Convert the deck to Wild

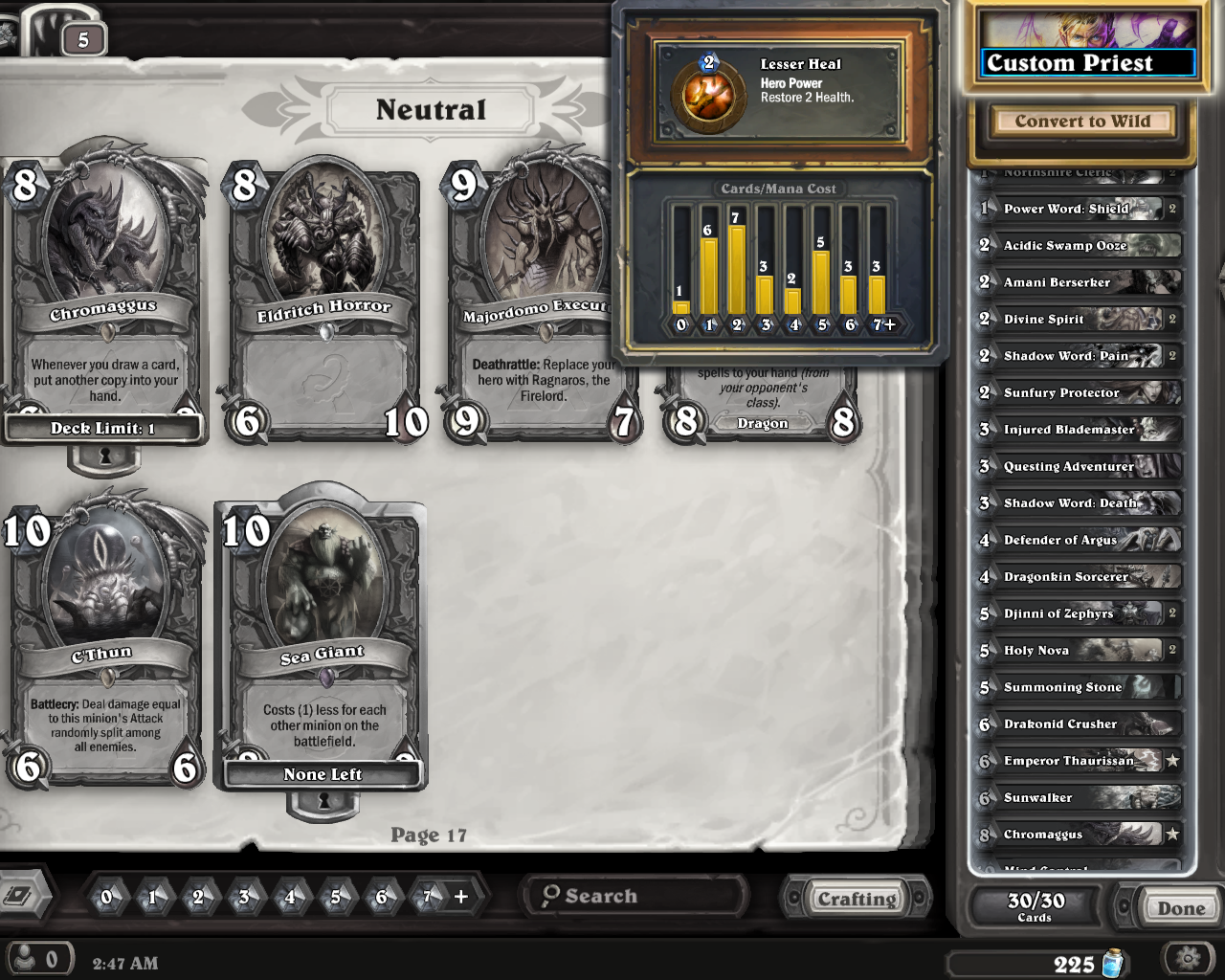(1082, 122)
